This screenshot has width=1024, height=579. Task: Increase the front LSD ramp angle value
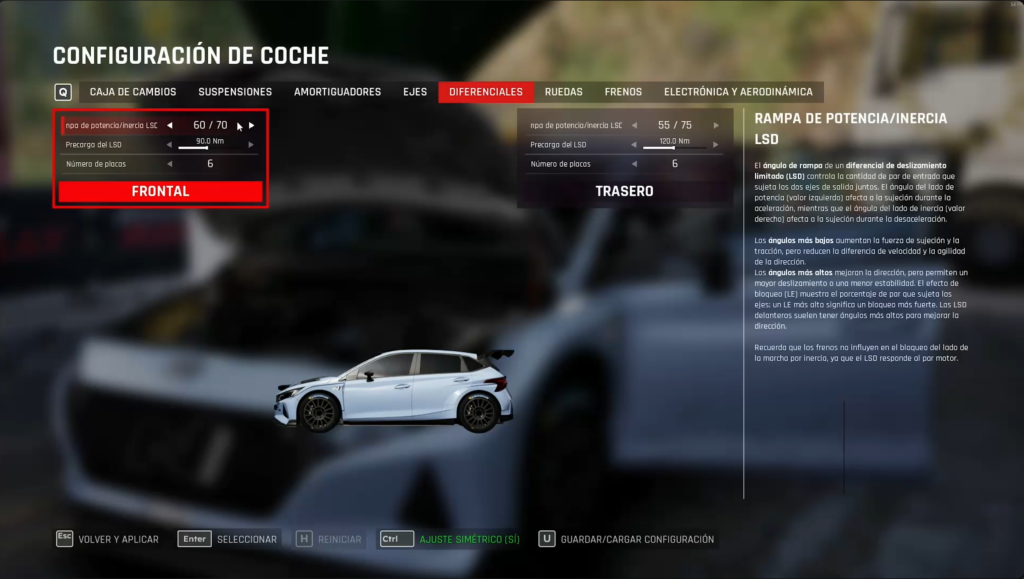click(x=252, y=125)
